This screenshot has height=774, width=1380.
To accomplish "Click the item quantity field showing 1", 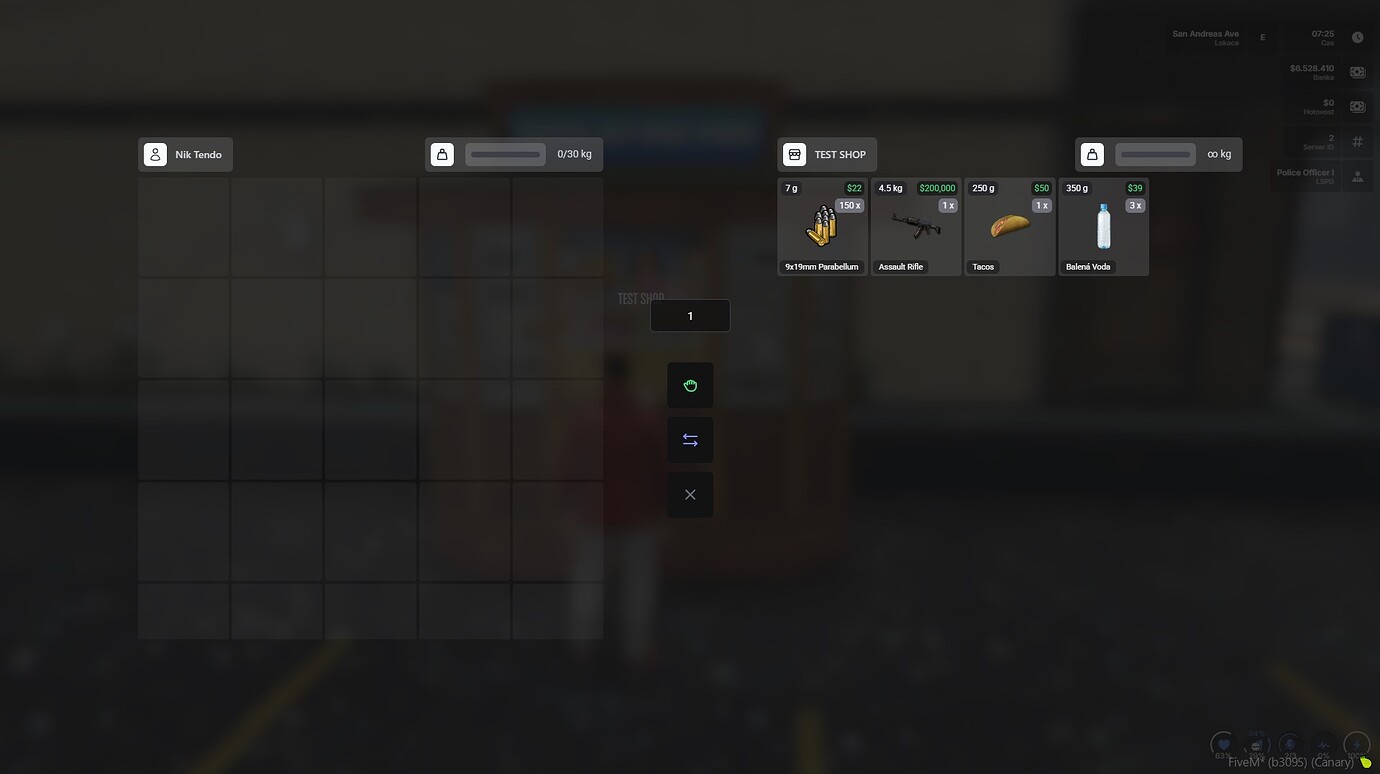I will click(690, 315).
